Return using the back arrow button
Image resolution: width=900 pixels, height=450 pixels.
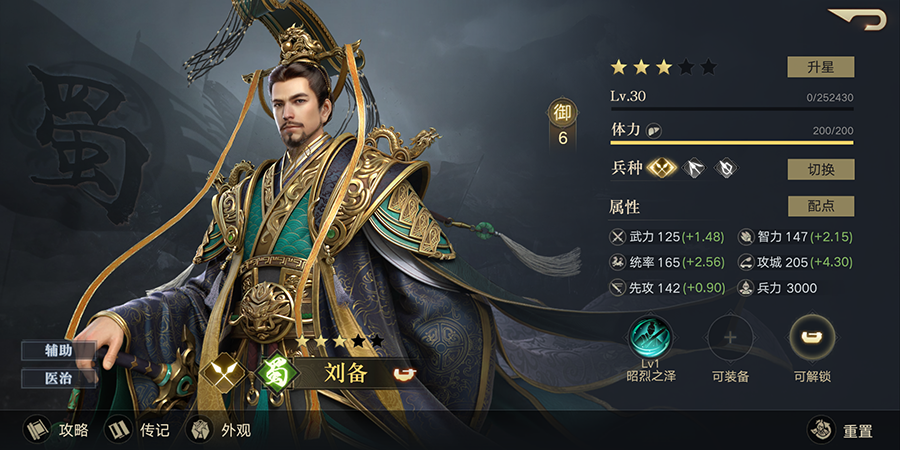click(x=858, y=19)
